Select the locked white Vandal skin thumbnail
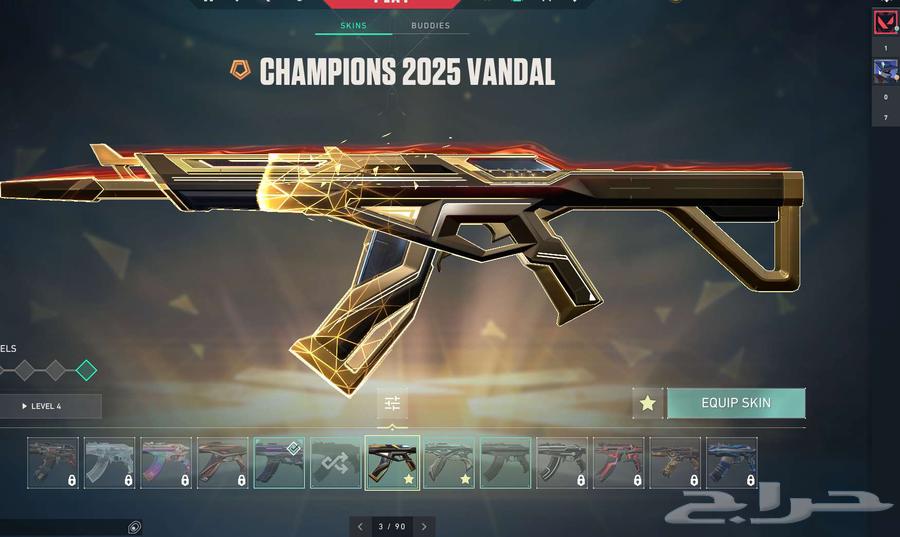 tap(109, 463)
